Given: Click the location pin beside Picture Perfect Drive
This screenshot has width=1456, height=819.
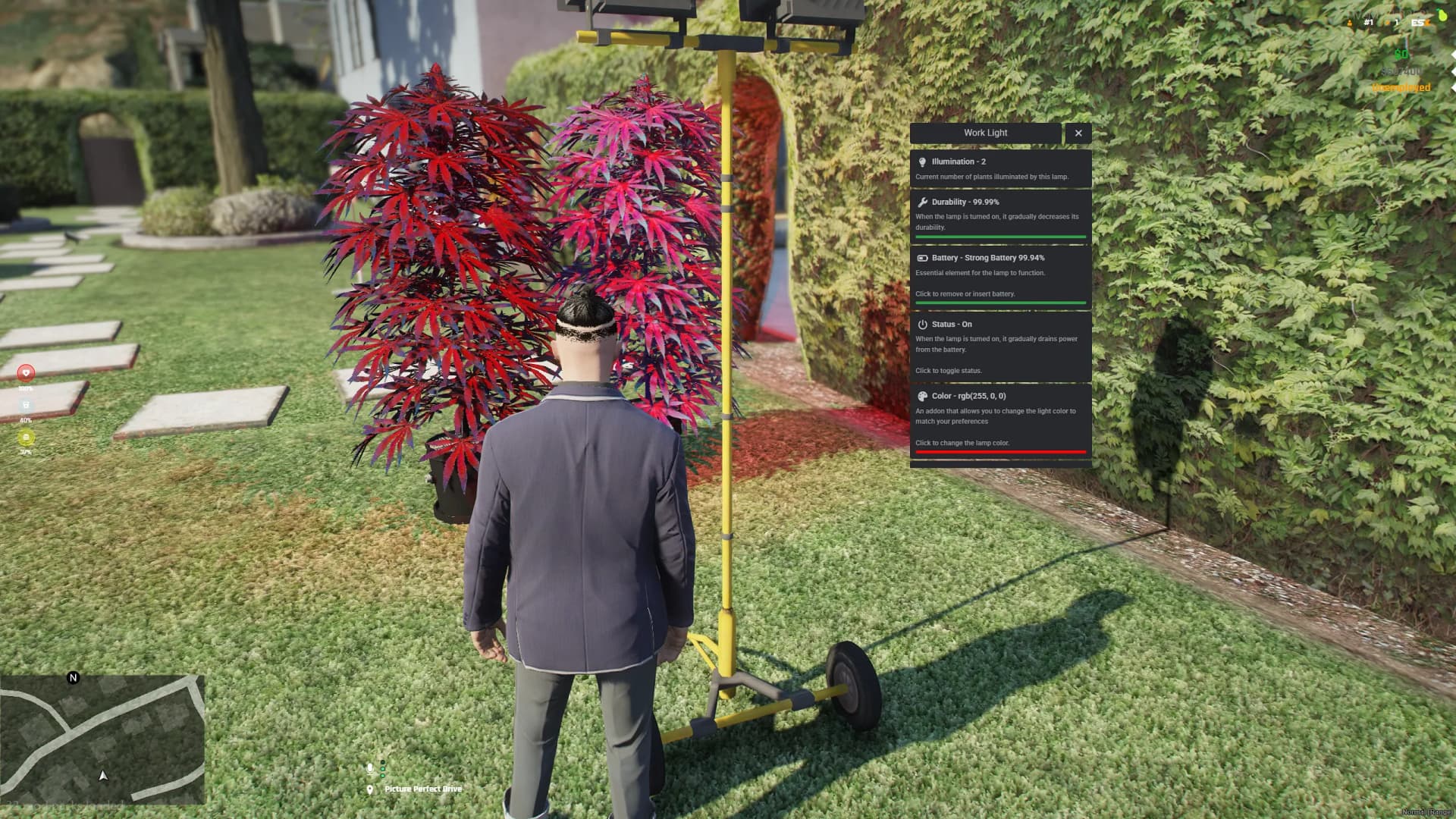Looking at the screenshot, I should pyautogui.click(x=369, y=788).
